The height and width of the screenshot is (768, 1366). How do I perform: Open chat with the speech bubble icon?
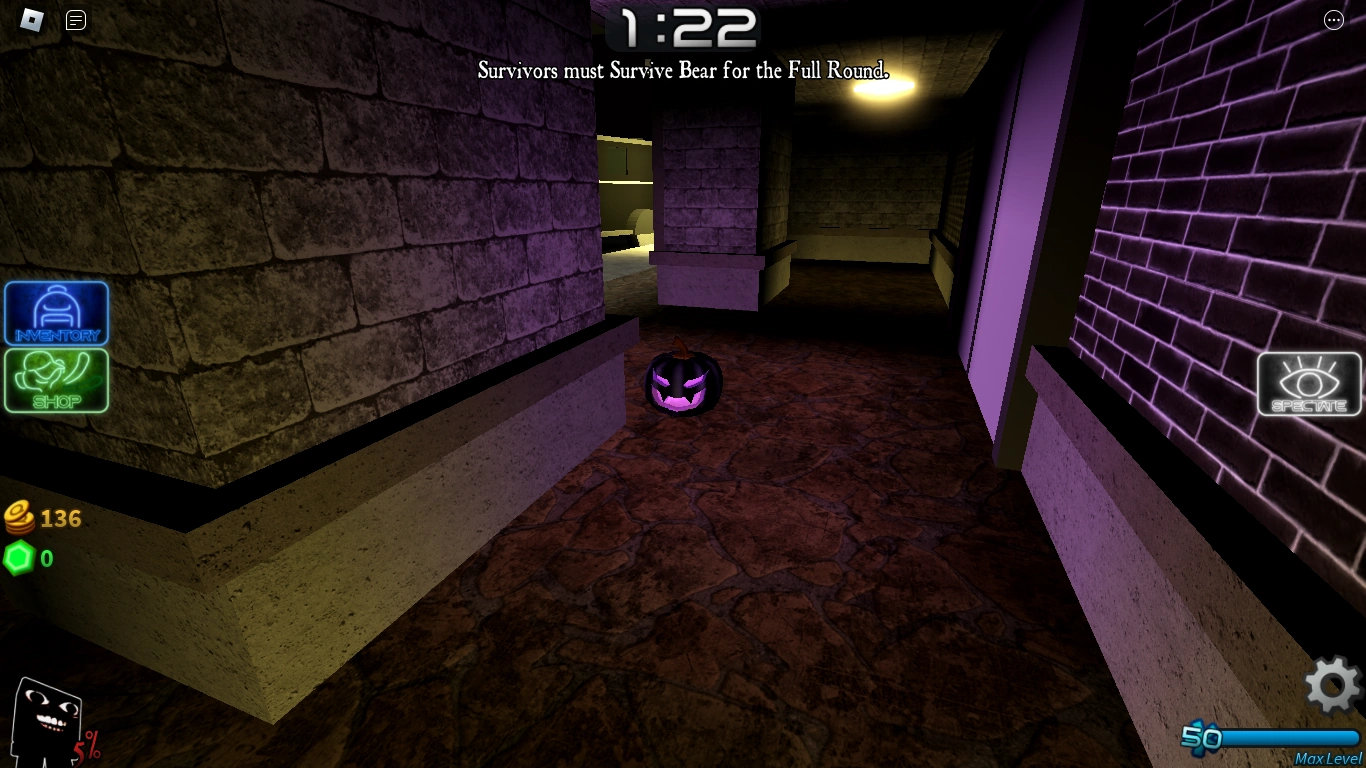point(75,20)
